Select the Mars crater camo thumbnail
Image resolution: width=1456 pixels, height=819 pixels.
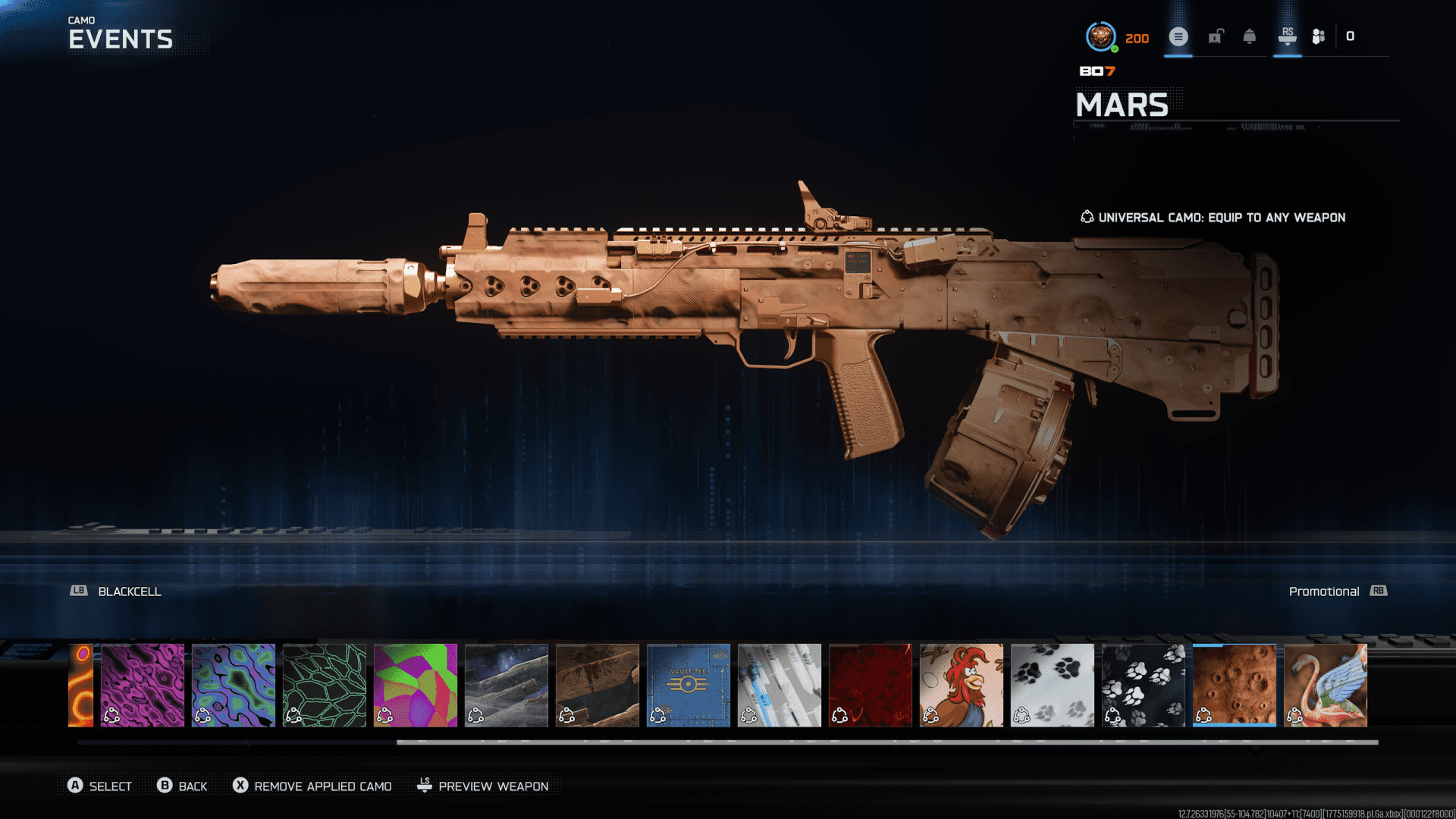pos(1235,686)
